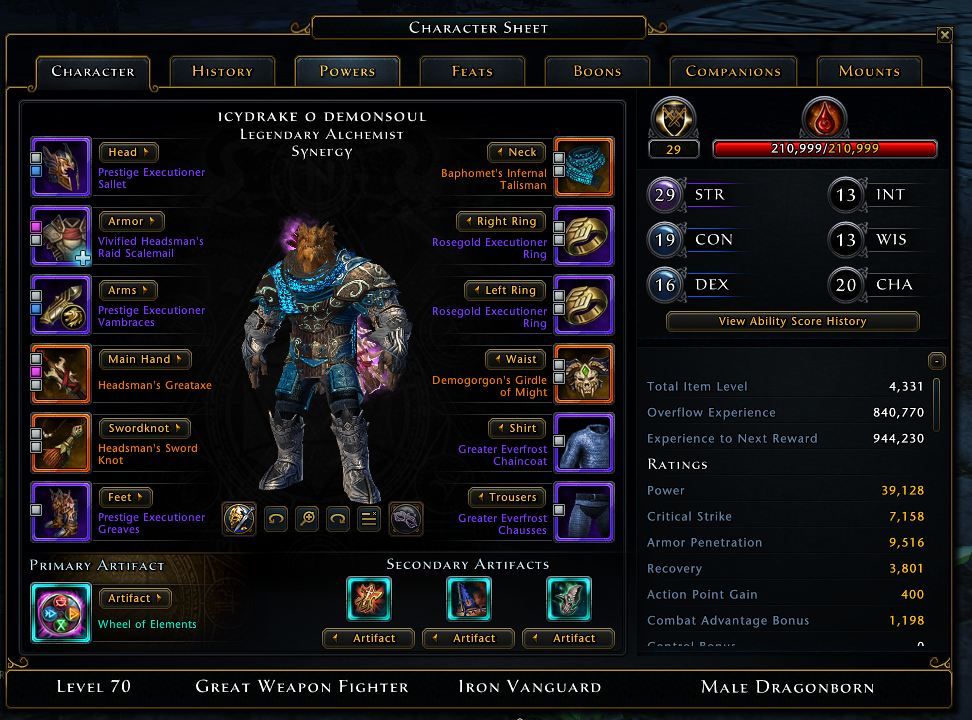Click the Vivified Headsman's Raid Scalemail slot

click(61, 236)
